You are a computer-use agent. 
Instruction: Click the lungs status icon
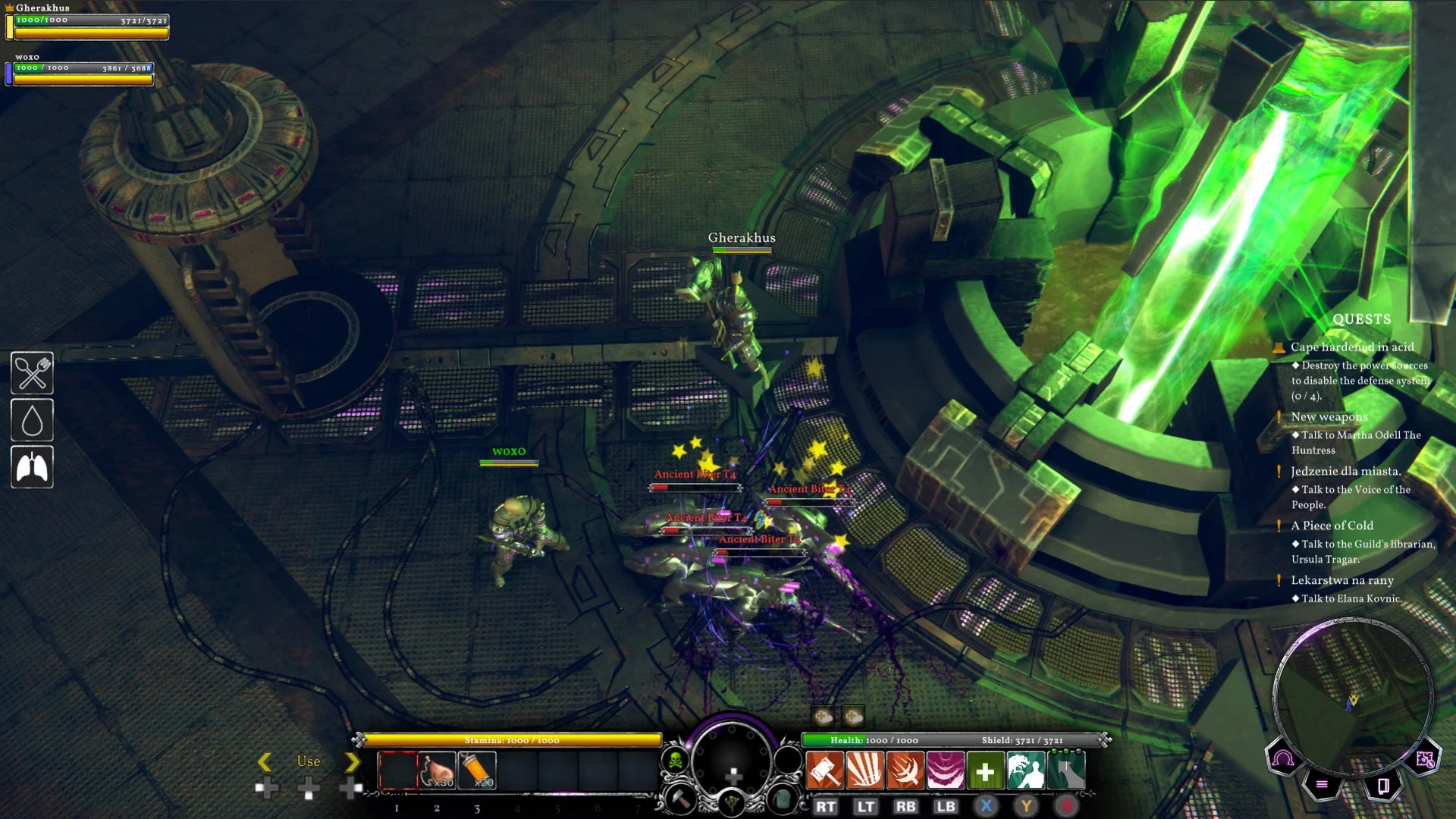tap(32, 467)
